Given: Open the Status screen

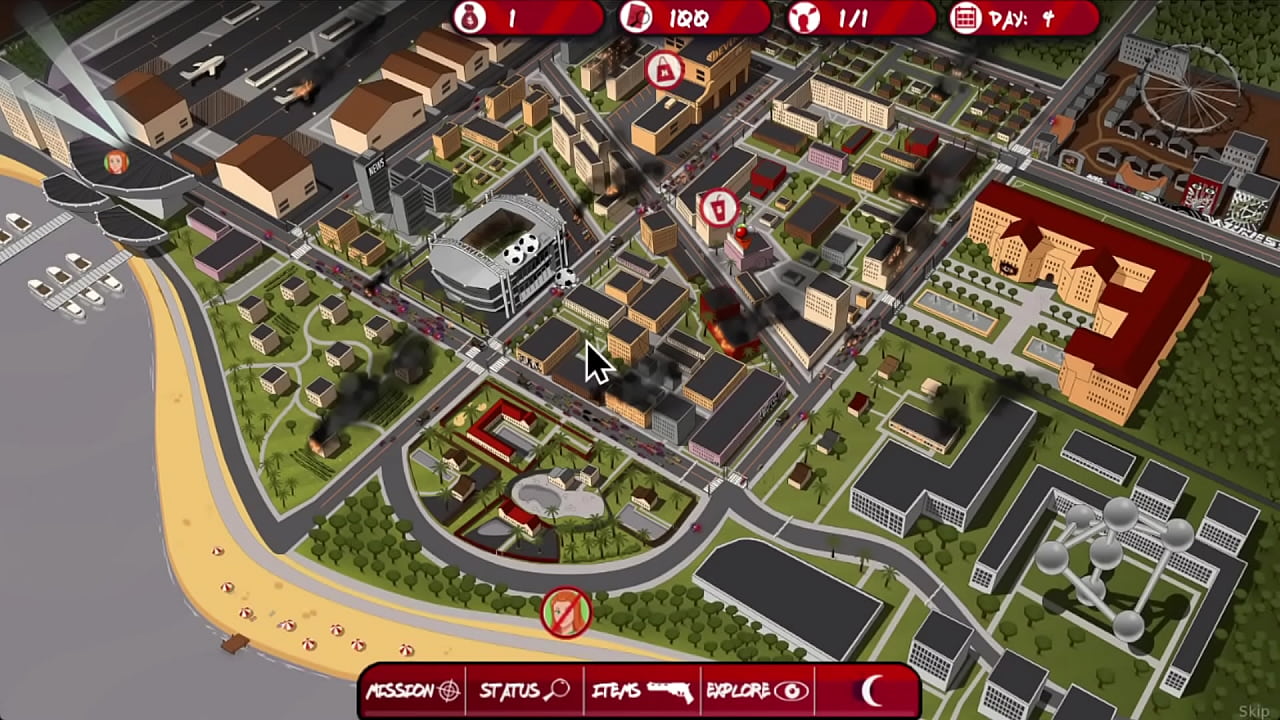Looking at the screenshot, I should pos(524,690).
